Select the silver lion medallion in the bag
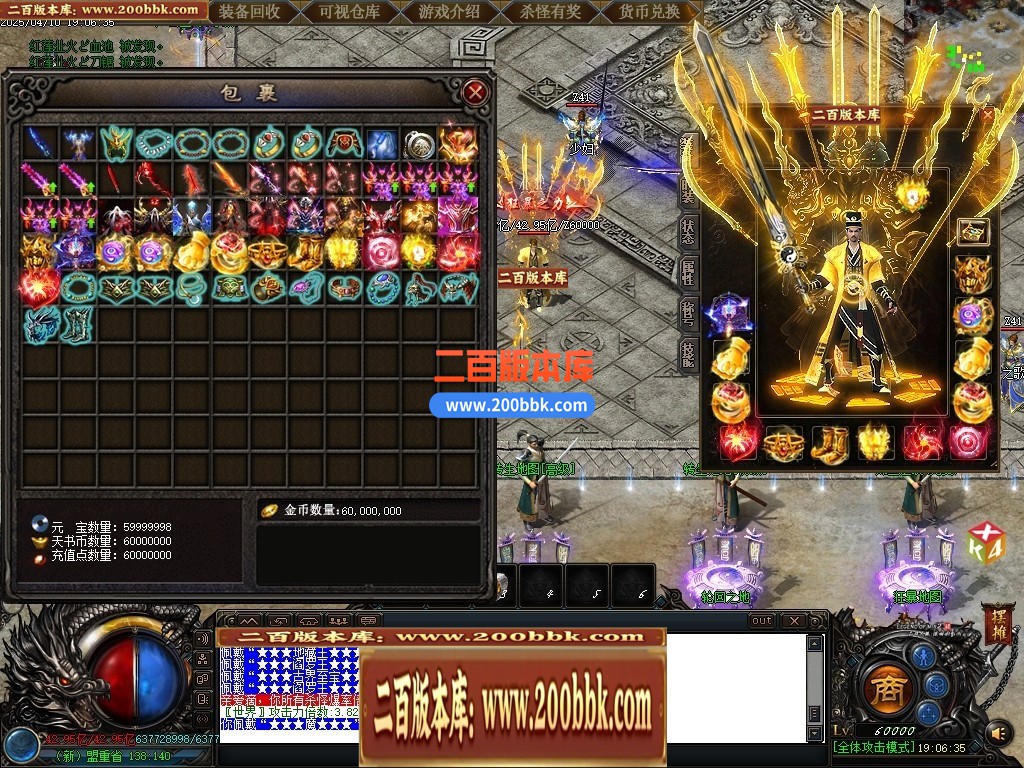The width and height of the screenshot is (1024, 768). [420, 145]
